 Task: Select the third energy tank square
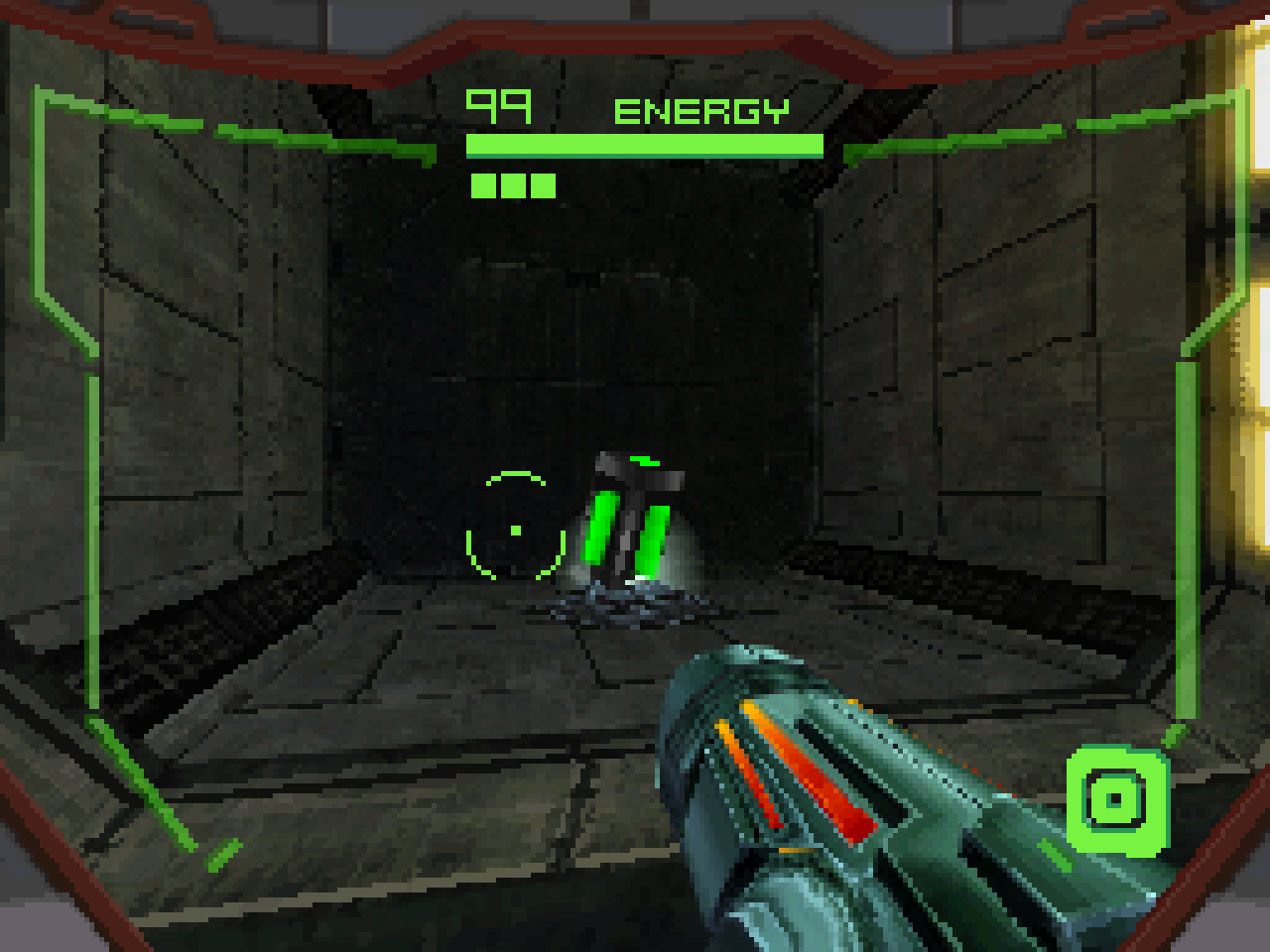(544, 183)
